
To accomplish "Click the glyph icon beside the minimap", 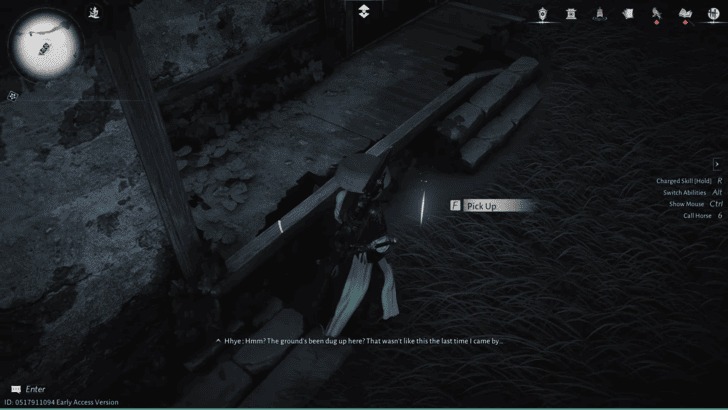I will tap(93, 12).
